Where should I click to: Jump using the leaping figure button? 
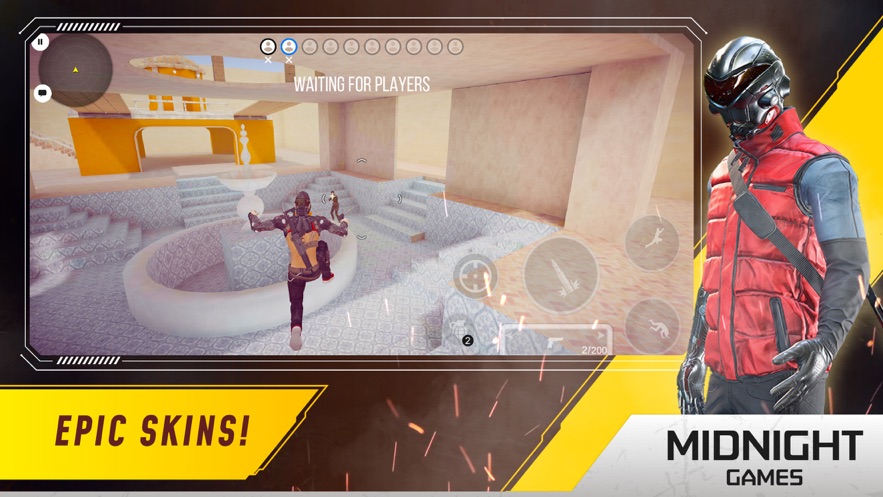click(x=652, y=240)
